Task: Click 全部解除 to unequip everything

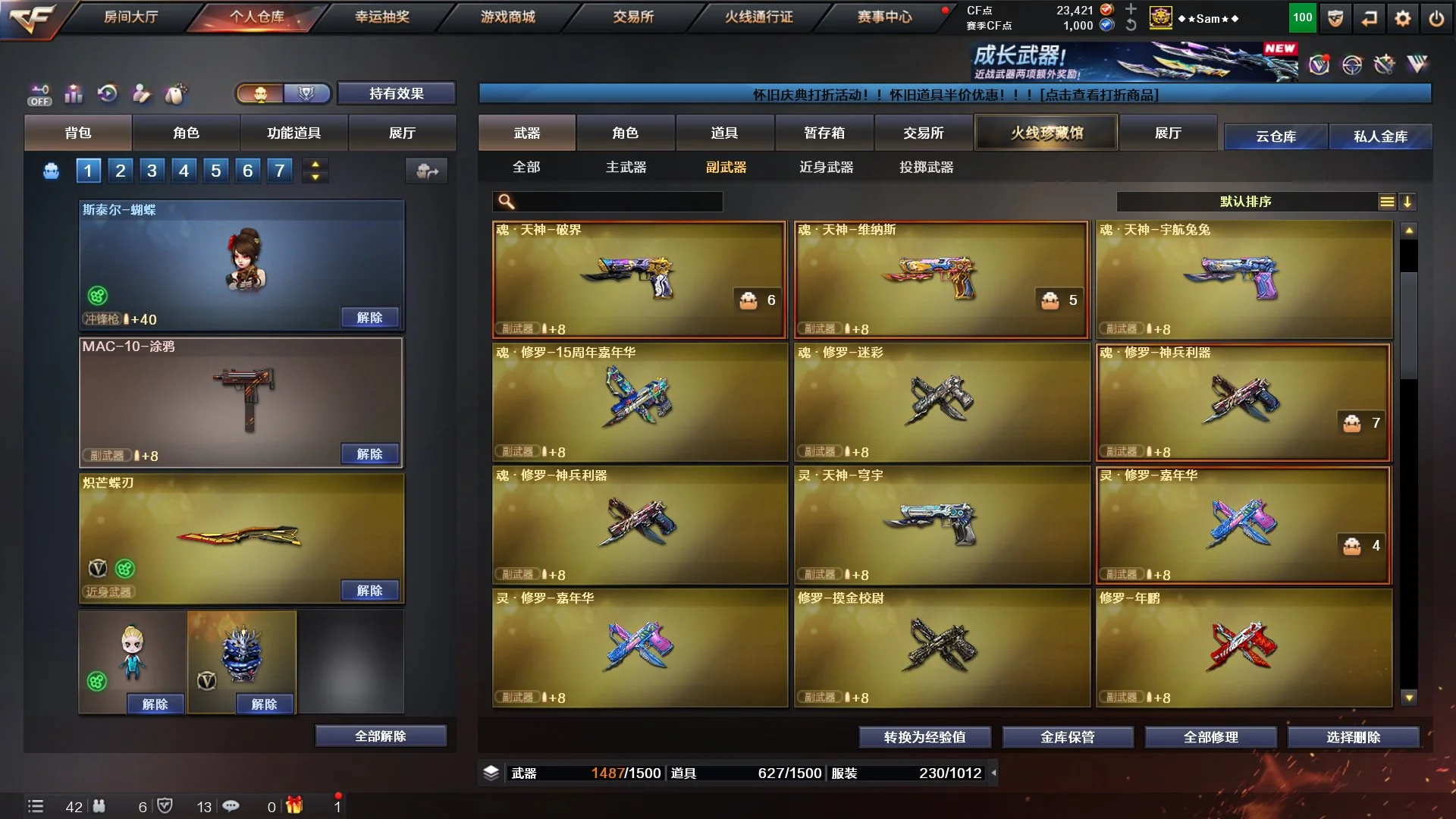Action: coord(381,736)
